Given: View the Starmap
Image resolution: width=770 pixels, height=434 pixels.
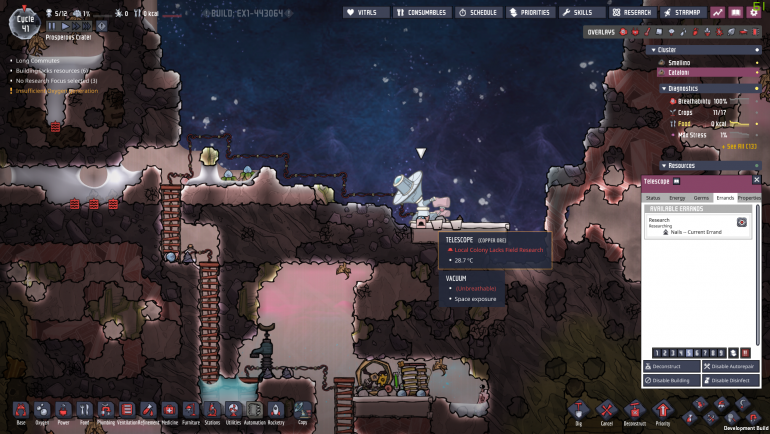Looking at the screenshot, I should (685, 13).
